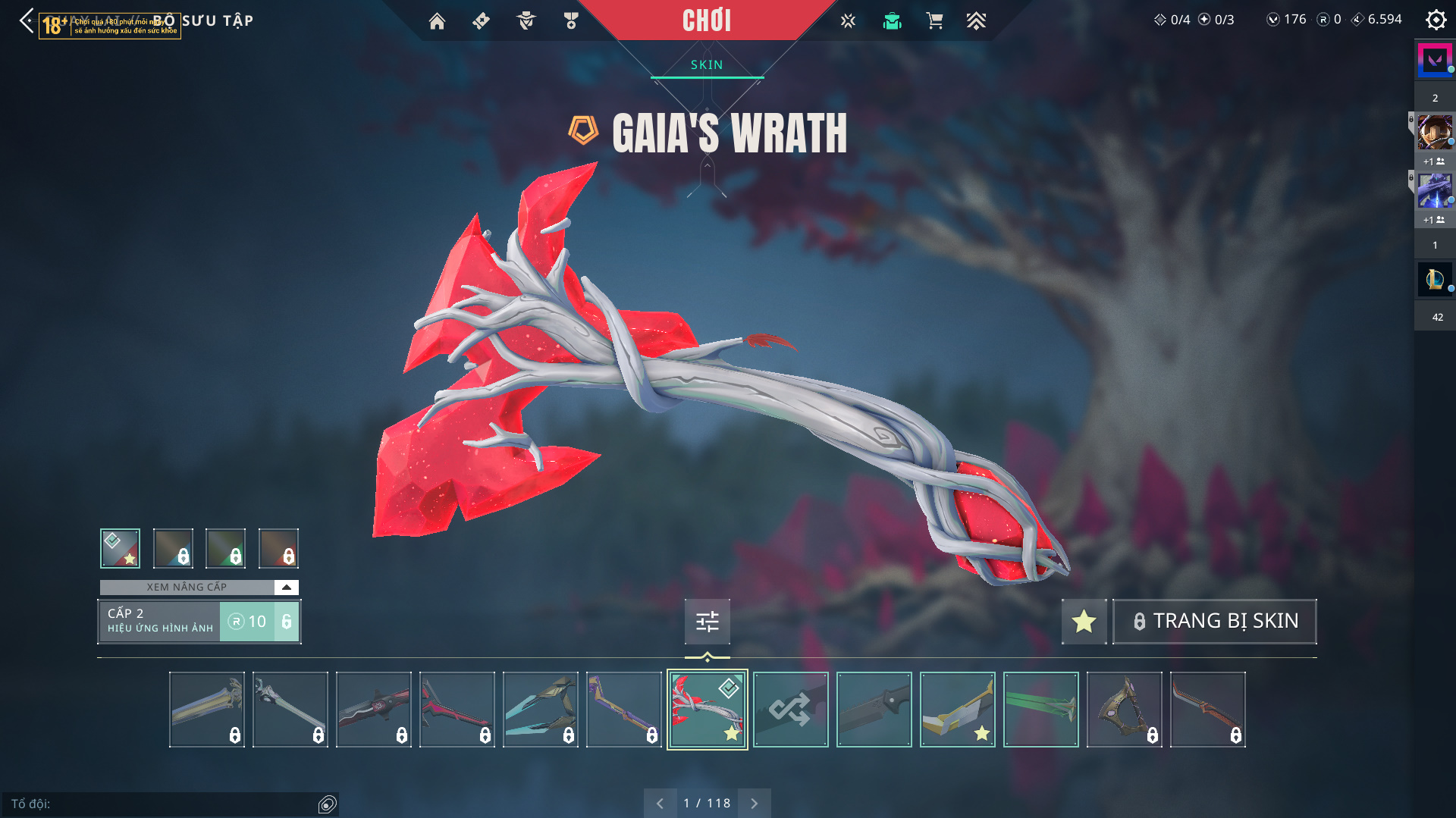Open the store cart icon

934,21
